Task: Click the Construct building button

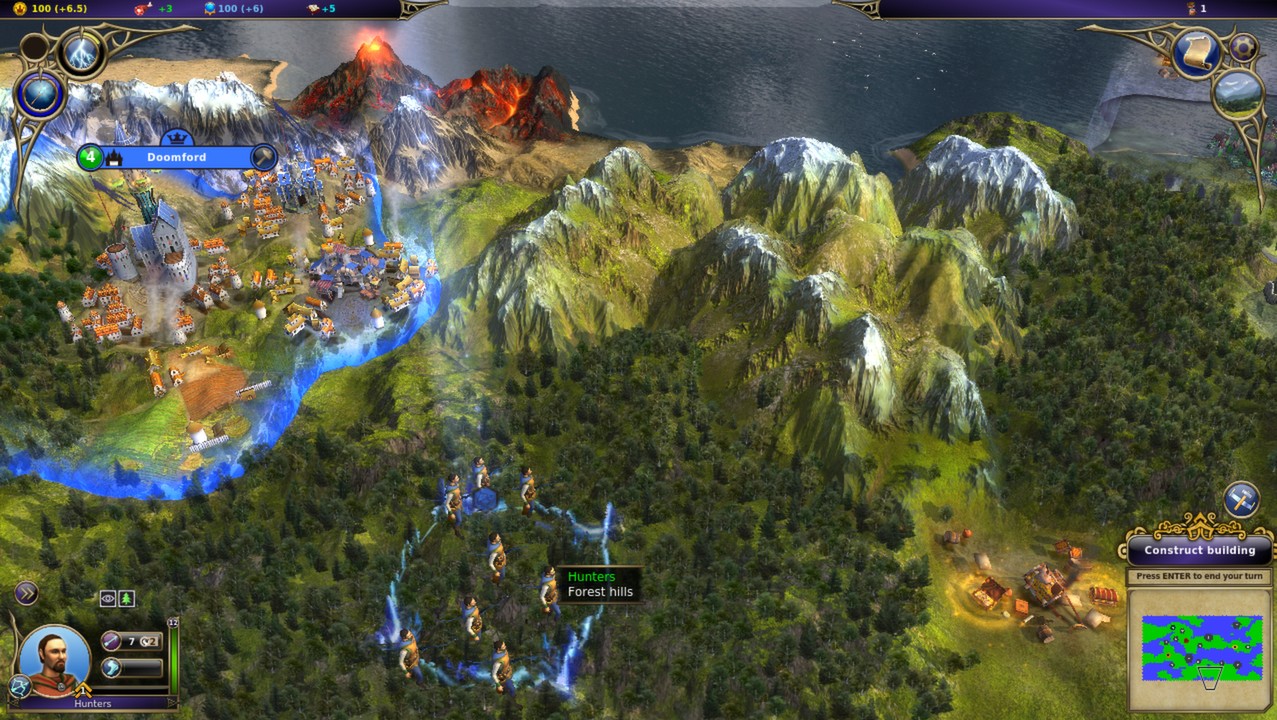Action: tap(1199, 550)
